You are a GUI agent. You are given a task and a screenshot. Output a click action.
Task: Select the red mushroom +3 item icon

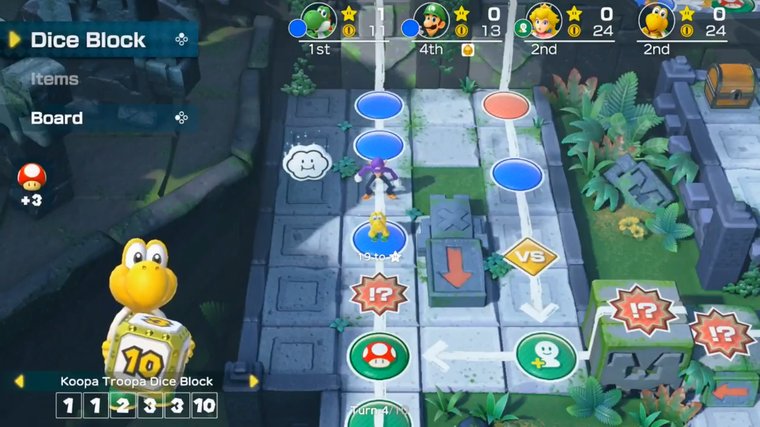(x=31, y=178)
